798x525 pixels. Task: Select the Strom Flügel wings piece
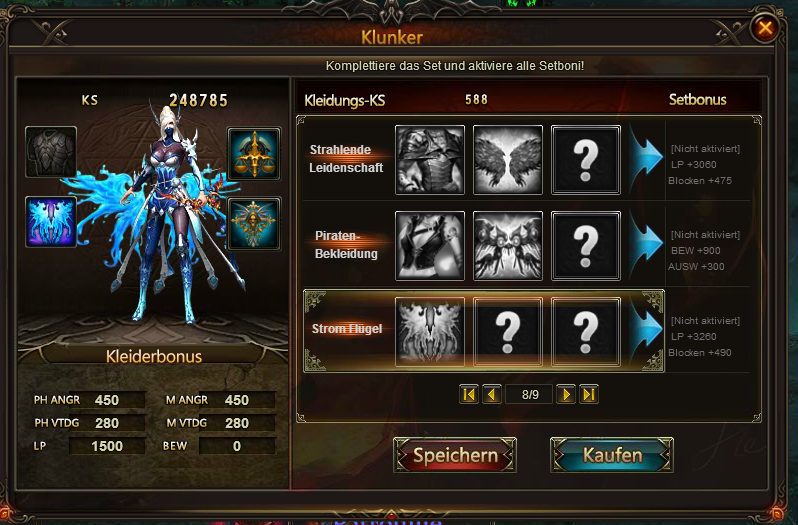430,331
